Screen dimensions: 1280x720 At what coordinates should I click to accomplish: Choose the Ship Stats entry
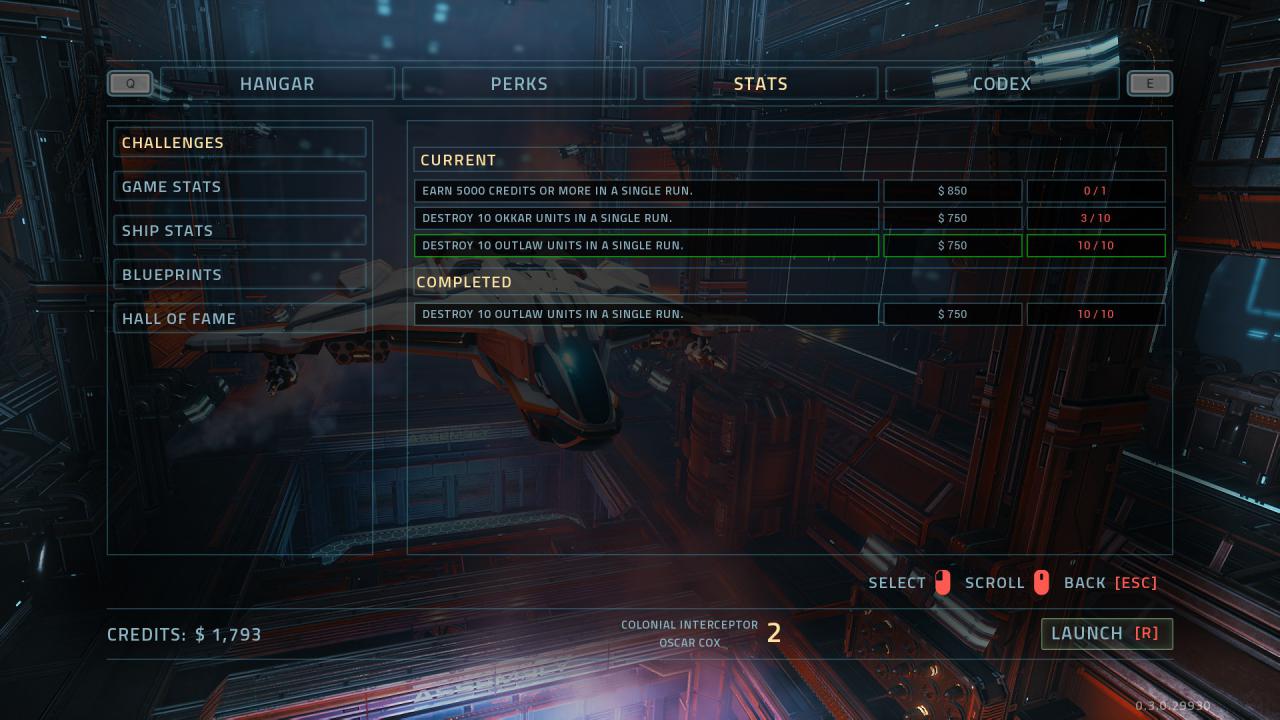(x=240, y=231)
